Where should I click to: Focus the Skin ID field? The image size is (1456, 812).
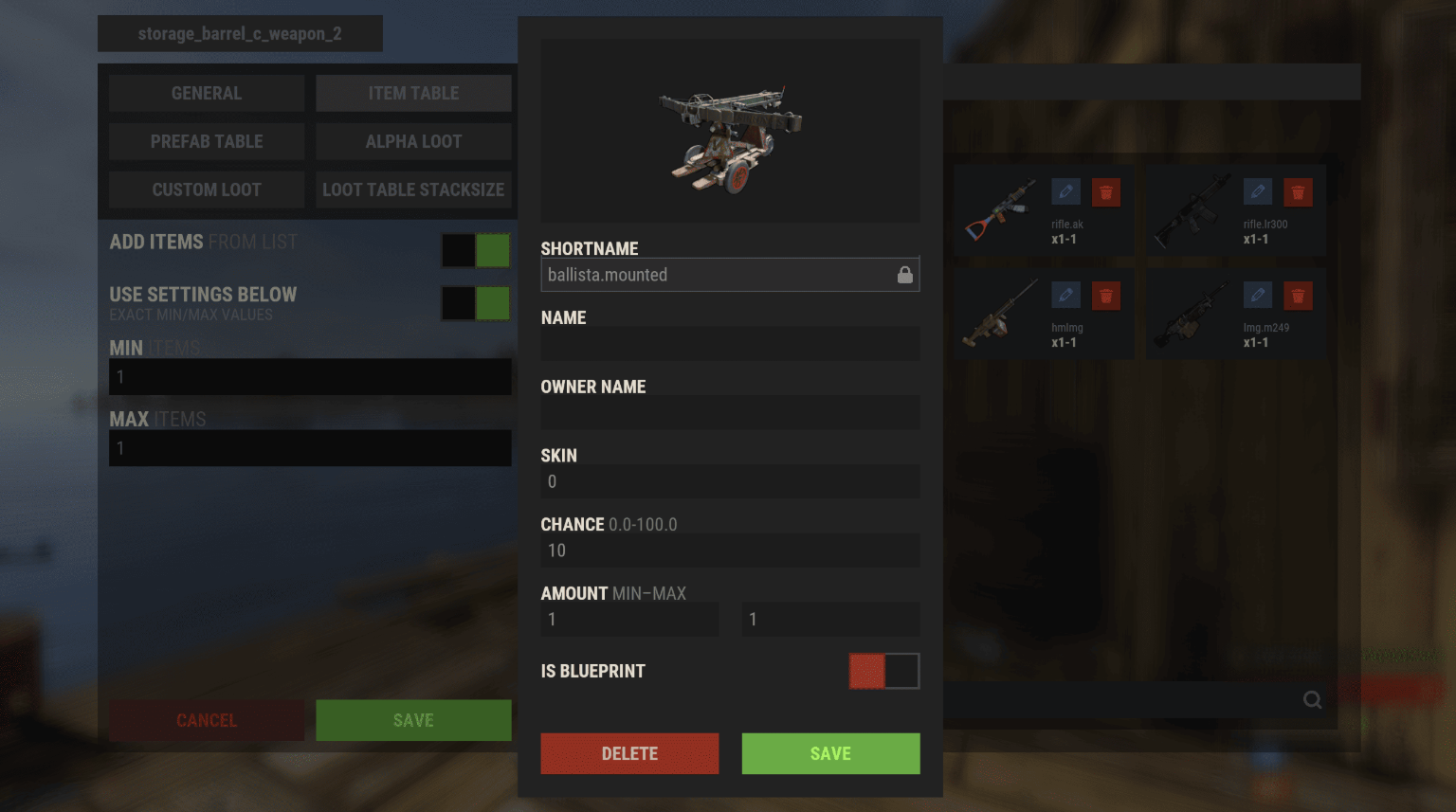point(730,481)
